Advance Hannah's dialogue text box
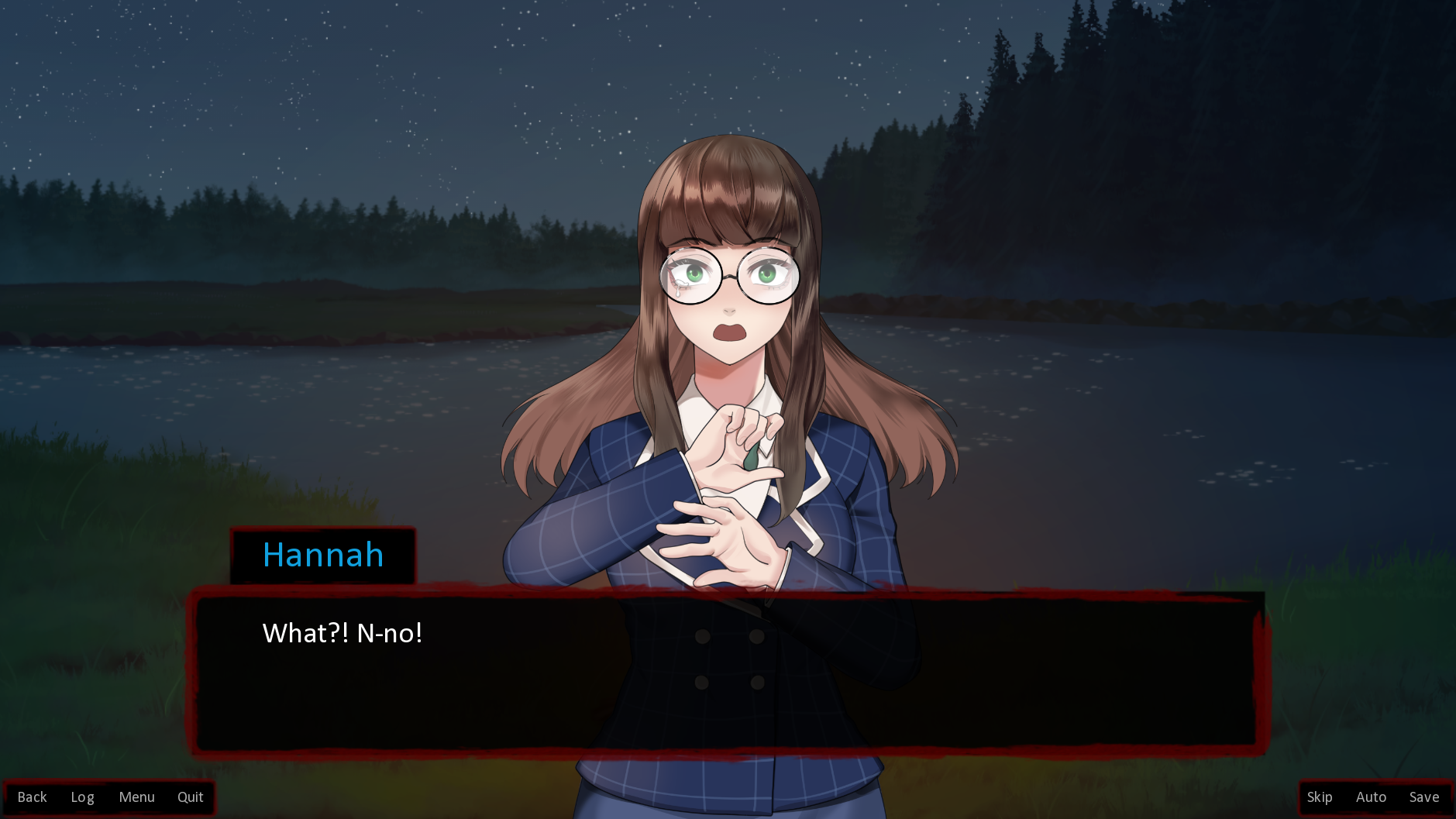Screen dimensions: 1456x819 pyautogui.click(x=725, y=671)
